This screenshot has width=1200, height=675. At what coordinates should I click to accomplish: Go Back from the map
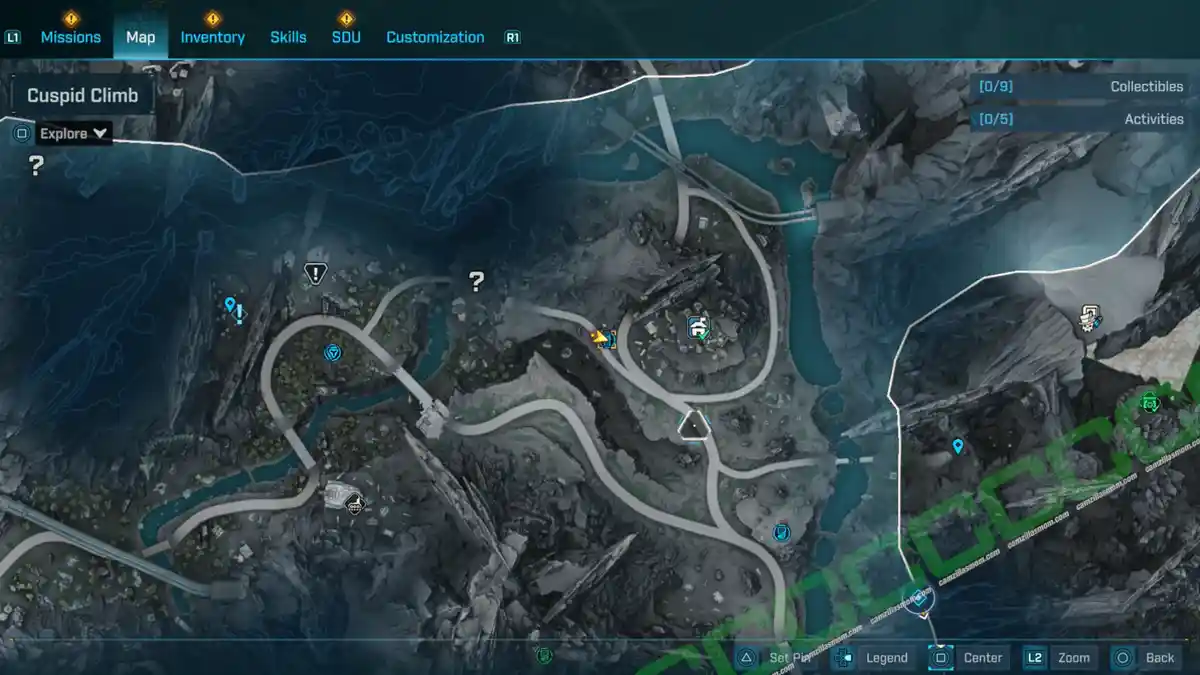tap(1145, 657)
